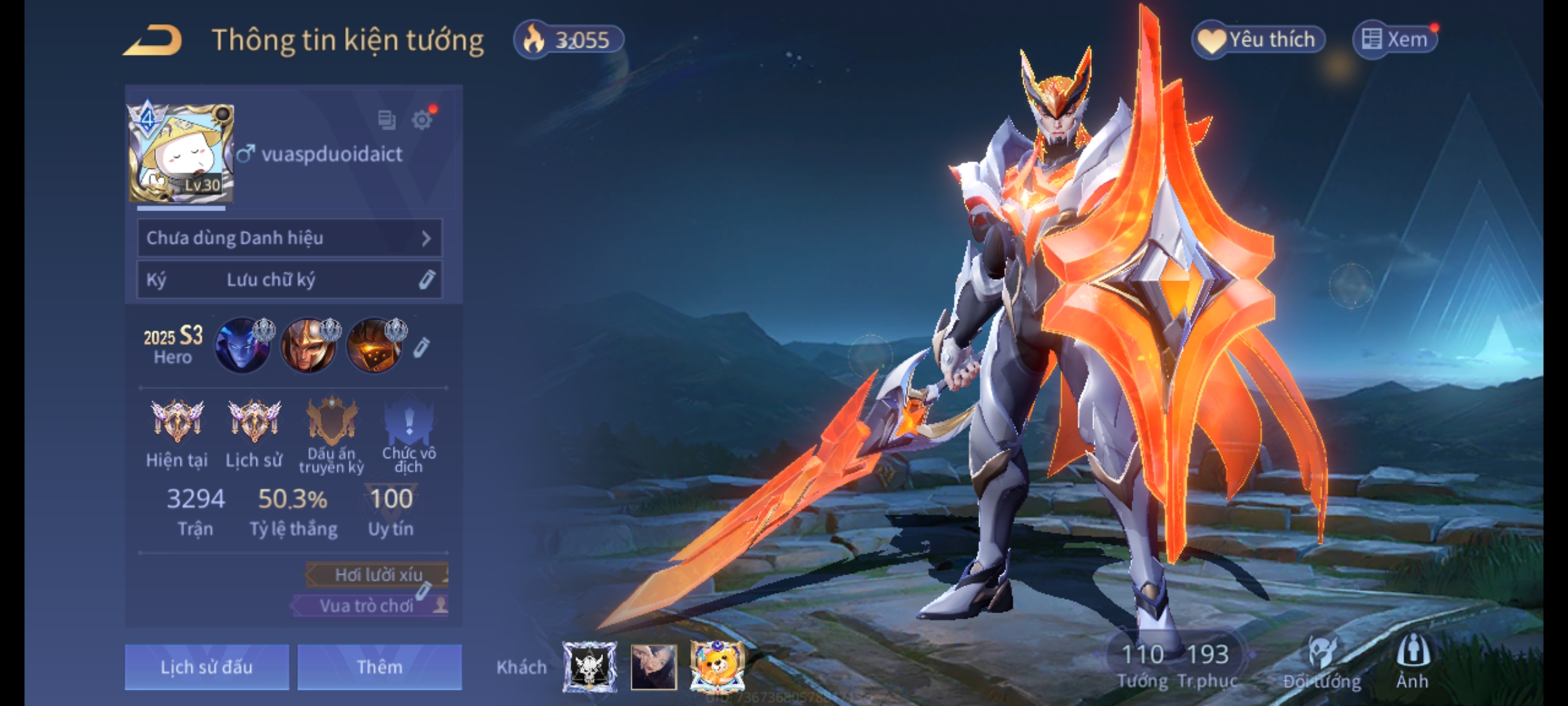Select the bear visitor avatar
The image size is (1568, 706).
[717, 667]
